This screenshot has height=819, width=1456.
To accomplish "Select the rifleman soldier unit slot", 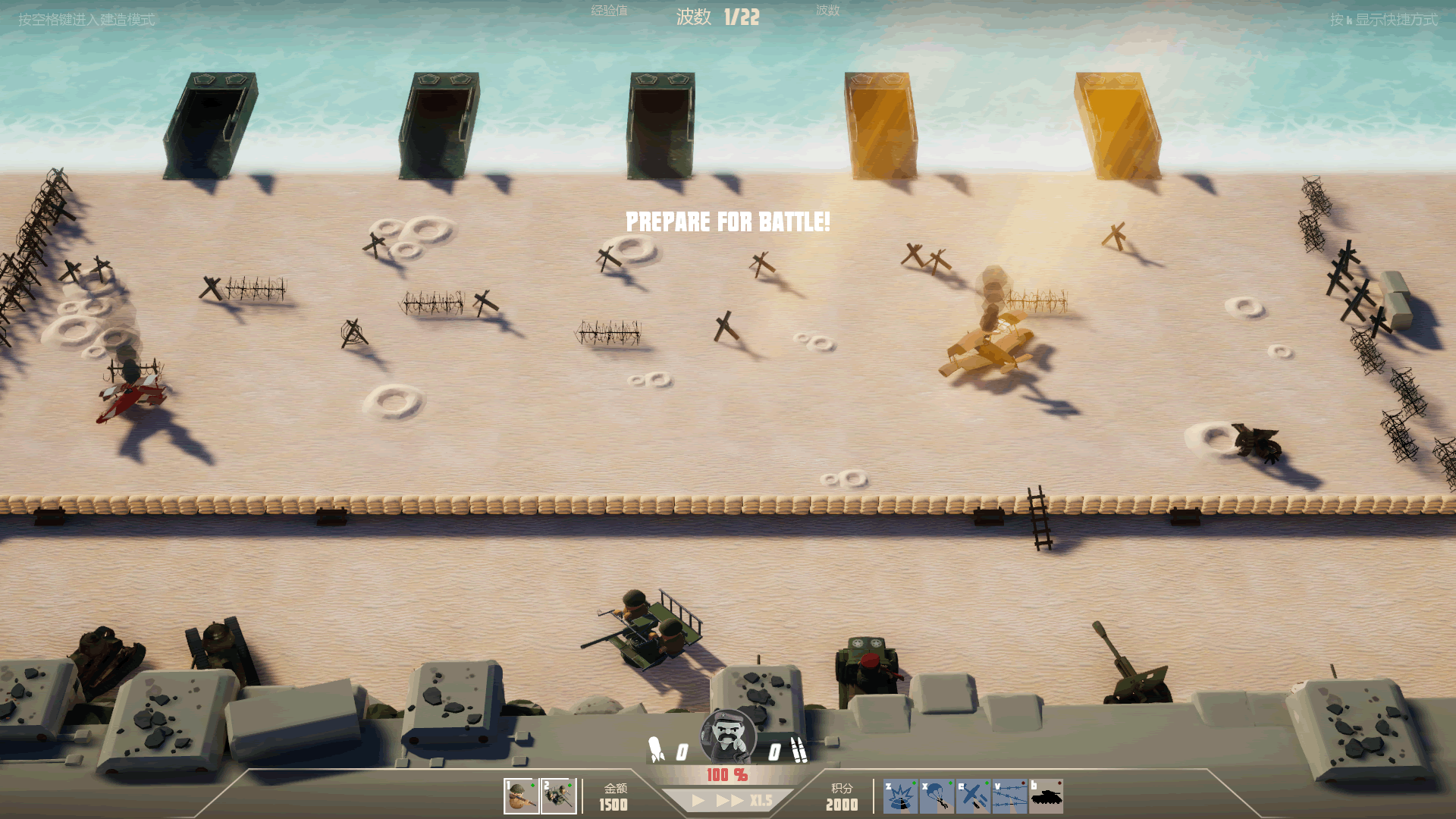I will point(521,796).
